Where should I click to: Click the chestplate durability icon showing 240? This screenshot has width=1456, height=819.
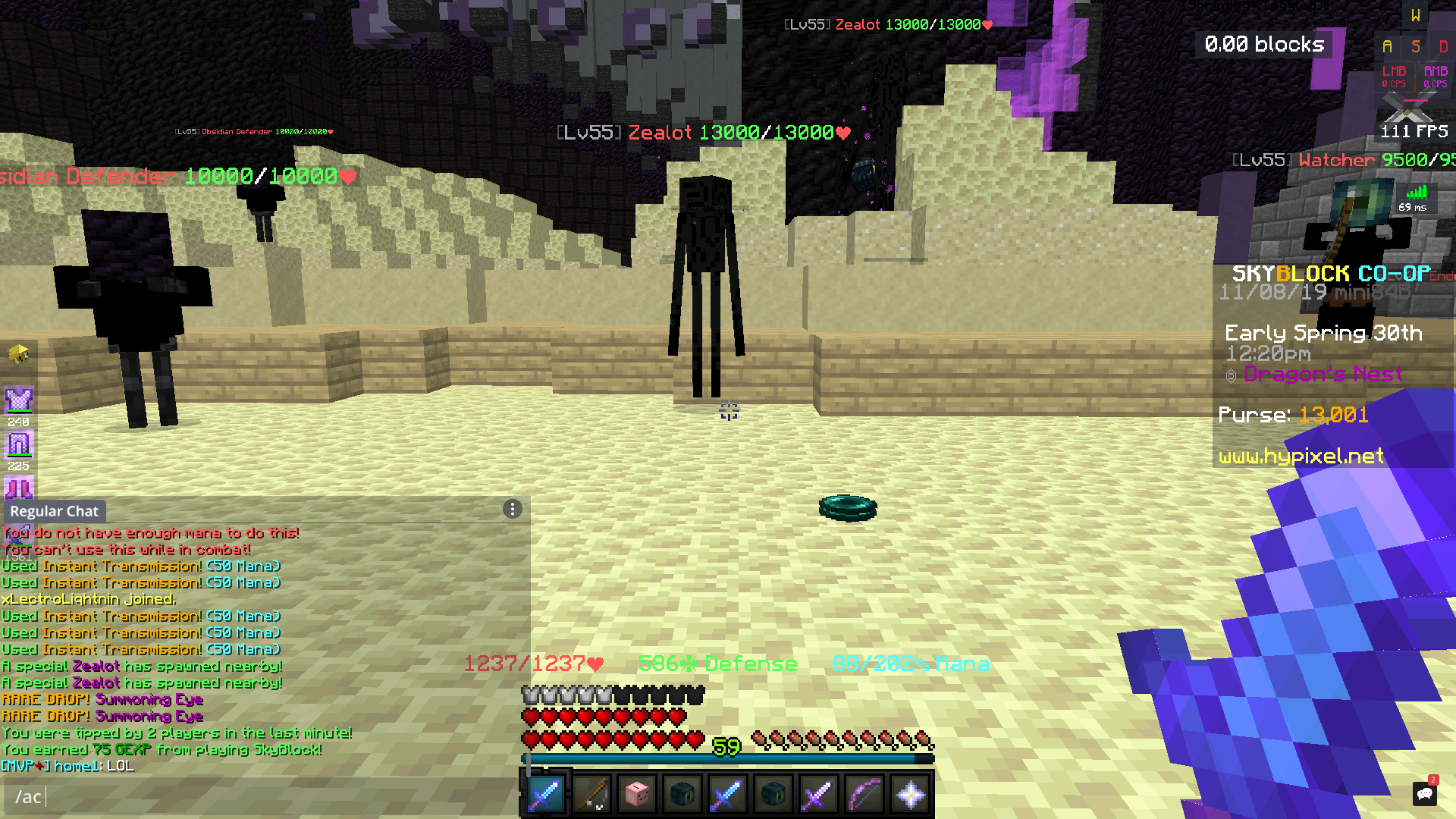point(19,402)
